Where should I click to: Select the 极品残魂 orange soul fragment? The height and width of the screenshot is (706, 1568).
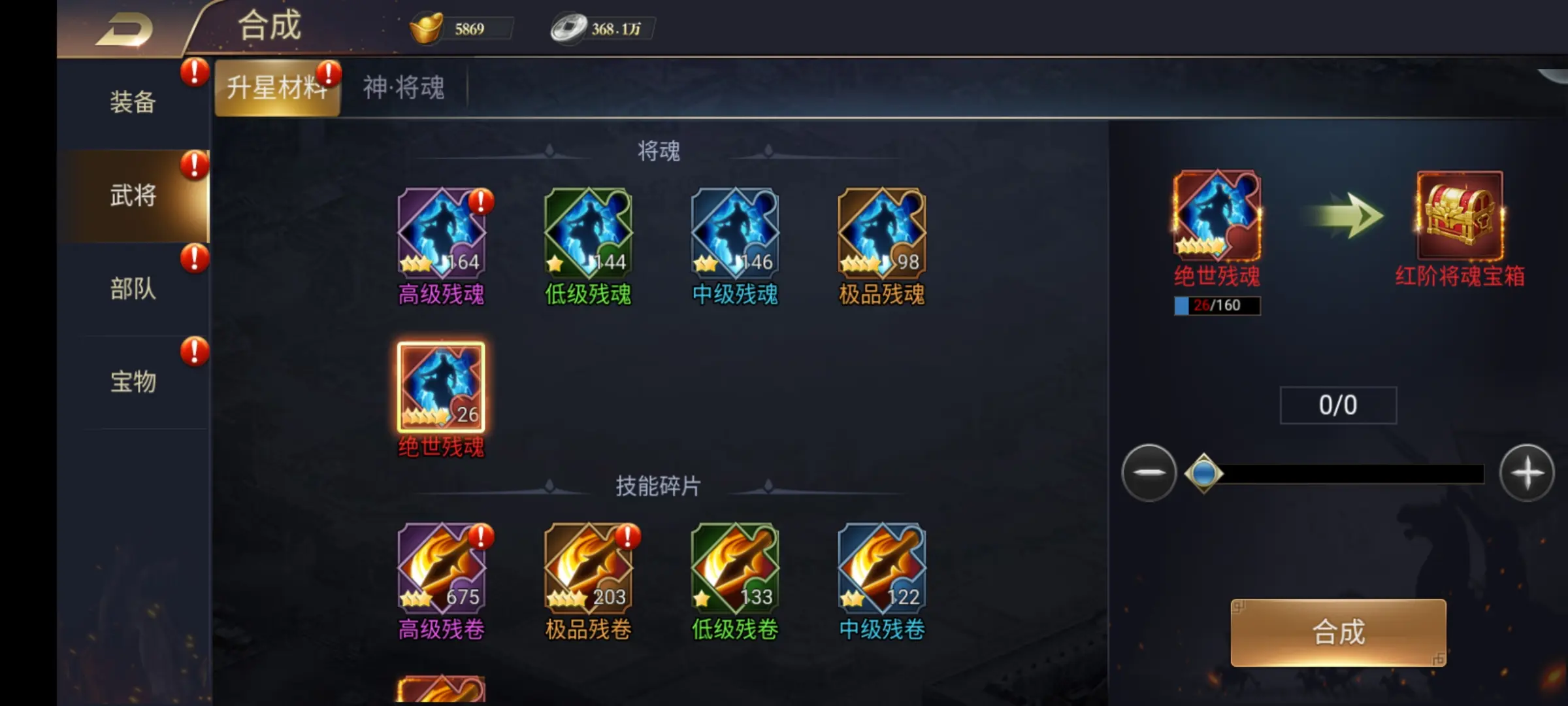881,232
